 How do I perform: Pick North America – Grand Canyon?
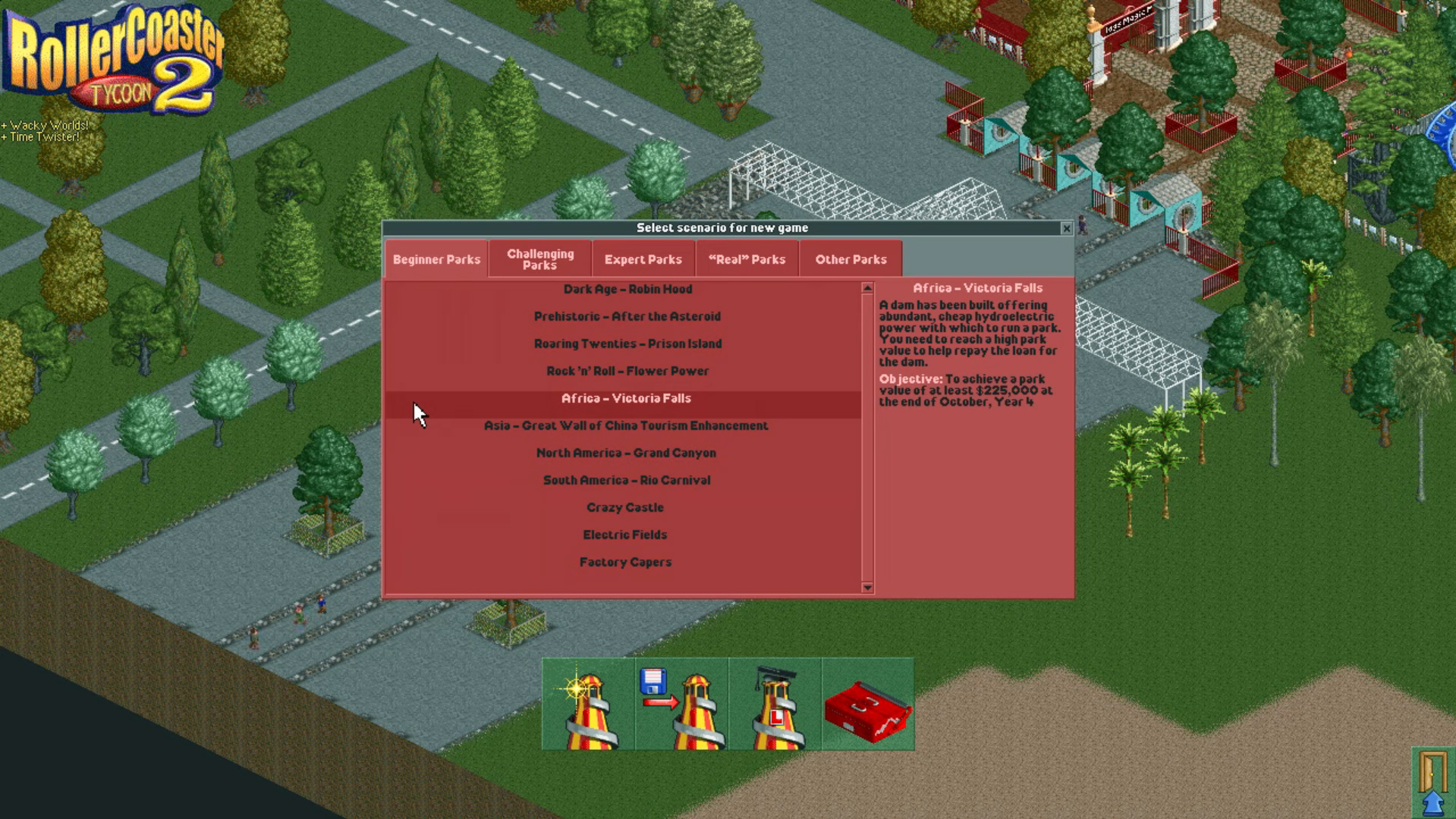(x=625, y=453)
